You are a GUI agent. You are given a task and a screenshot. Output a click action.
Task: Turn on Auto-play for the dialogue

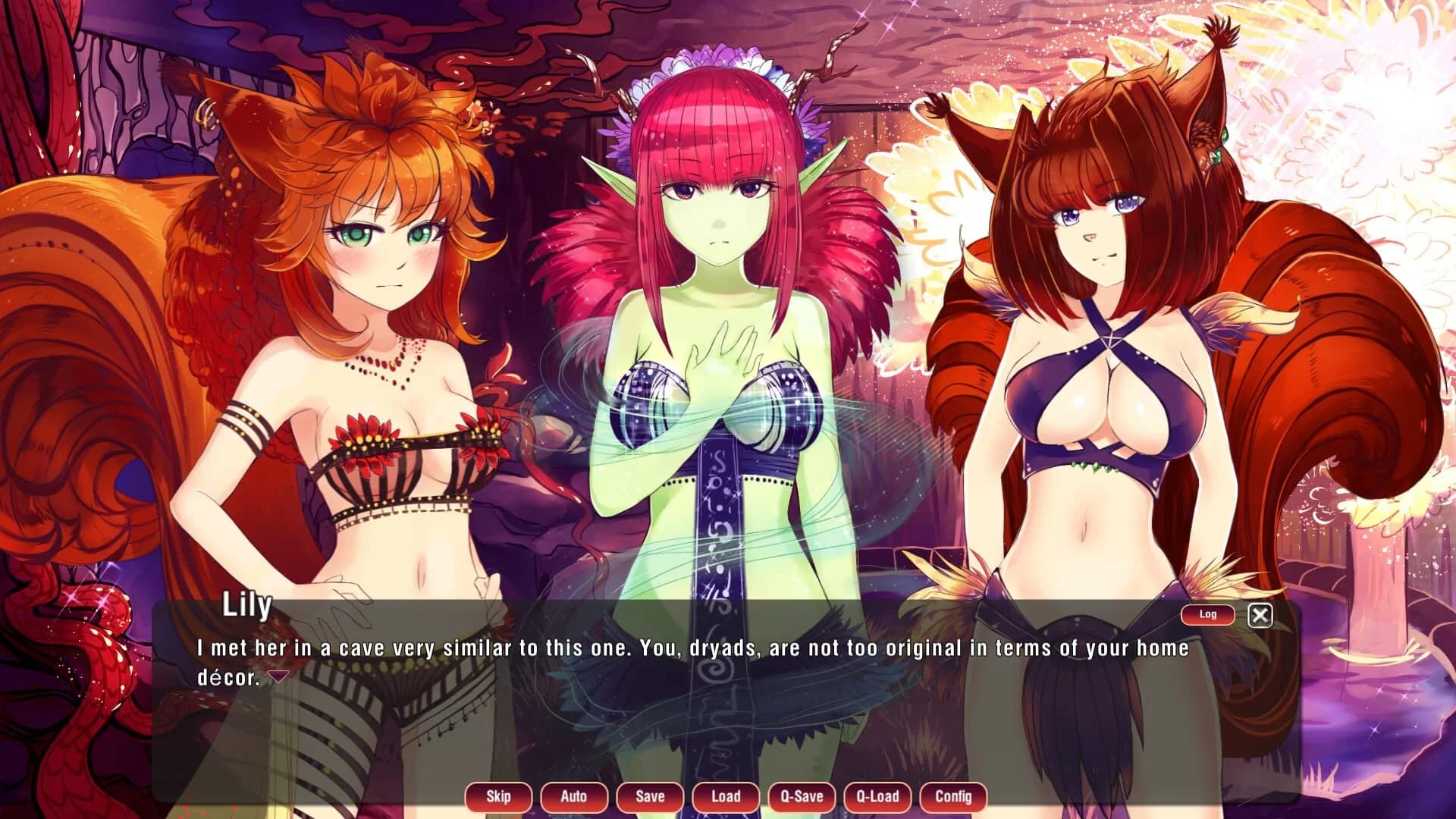coord(573,797)
